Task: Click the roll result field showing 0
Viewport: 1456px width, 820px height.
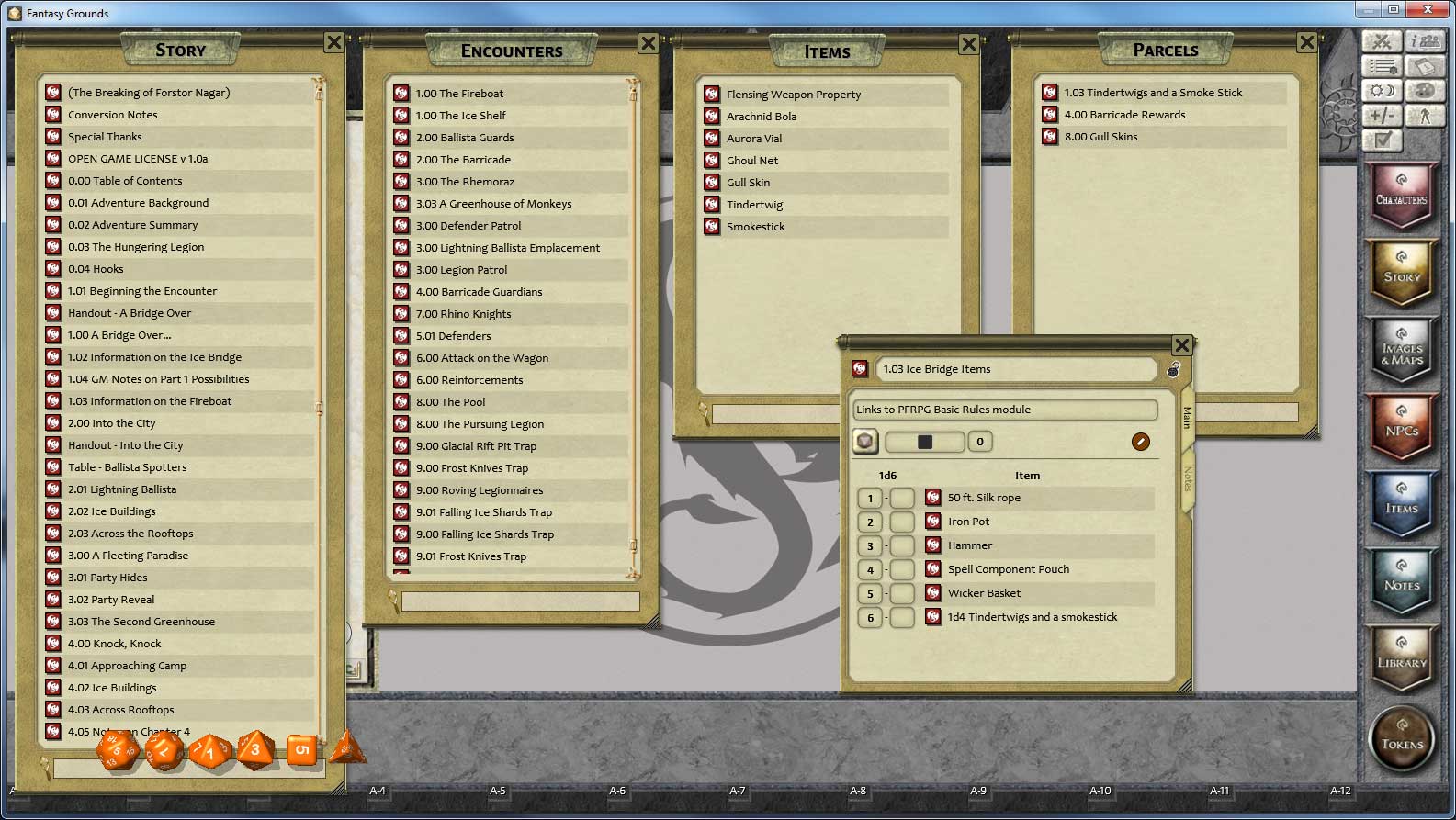Action: pos(980,442)
